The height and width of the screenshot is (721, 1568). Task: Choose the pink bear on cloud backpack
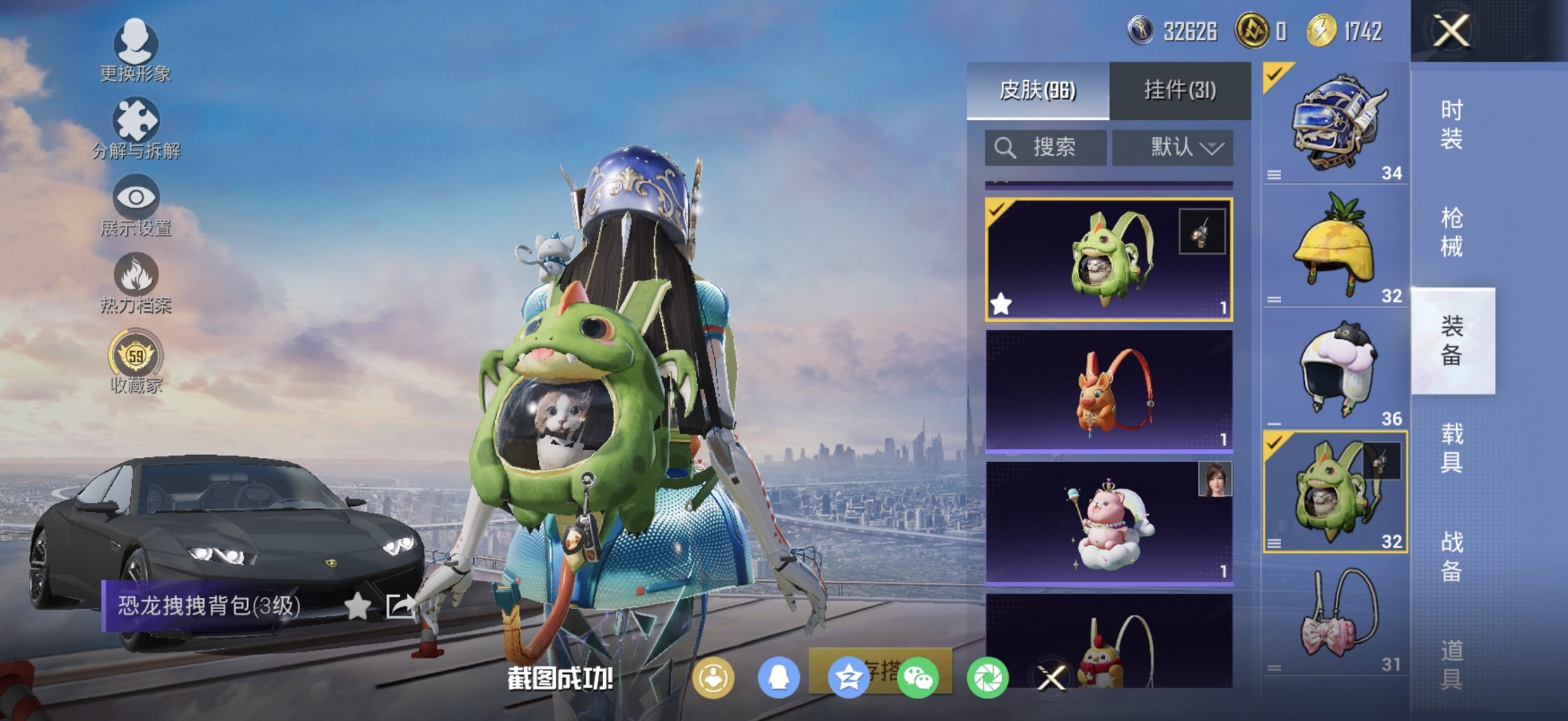1109,523
